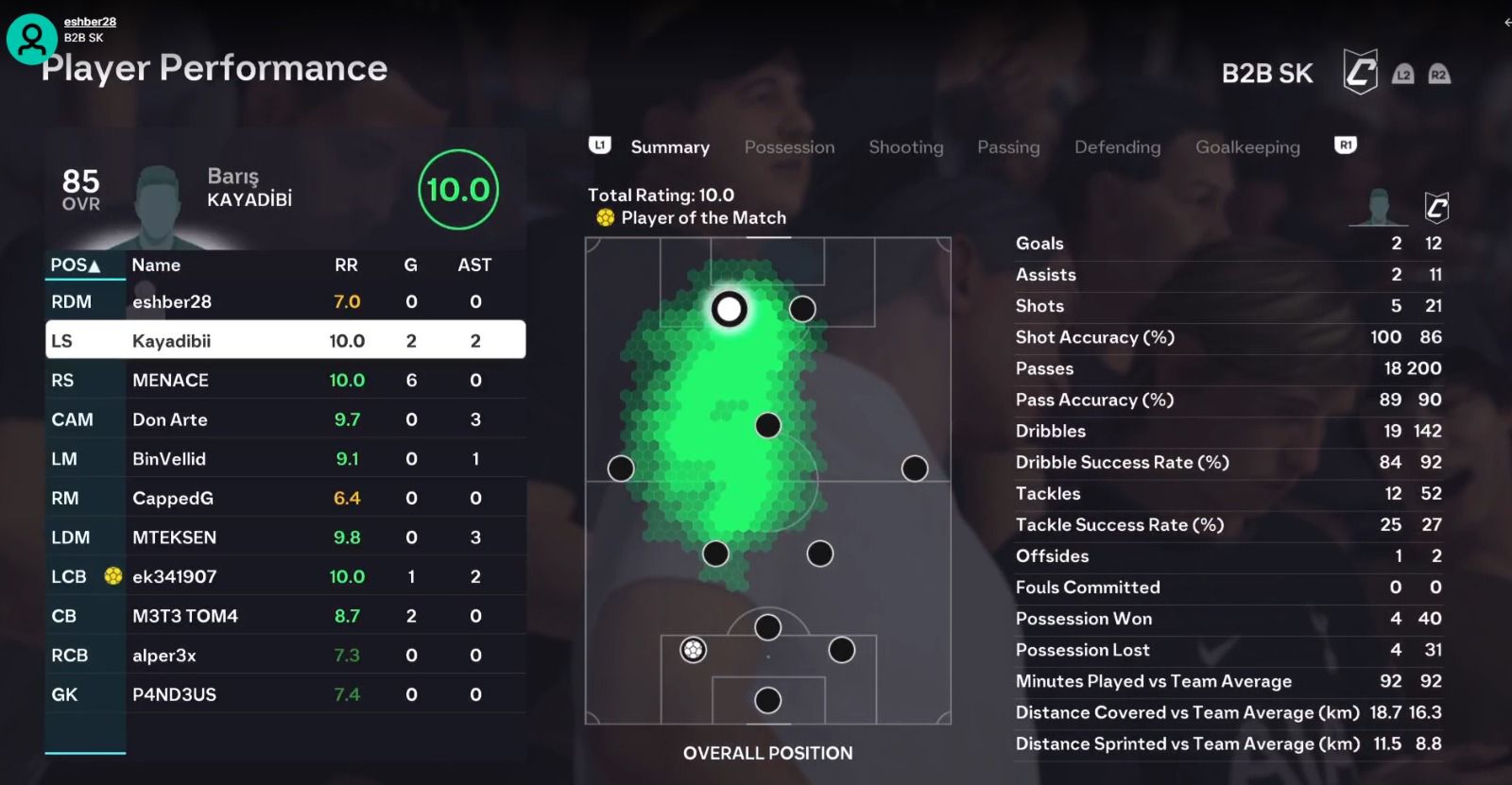The height and width of the screenshot is (785, 1512).
Task: Open the Shooting tab
Action: (905, 147)
